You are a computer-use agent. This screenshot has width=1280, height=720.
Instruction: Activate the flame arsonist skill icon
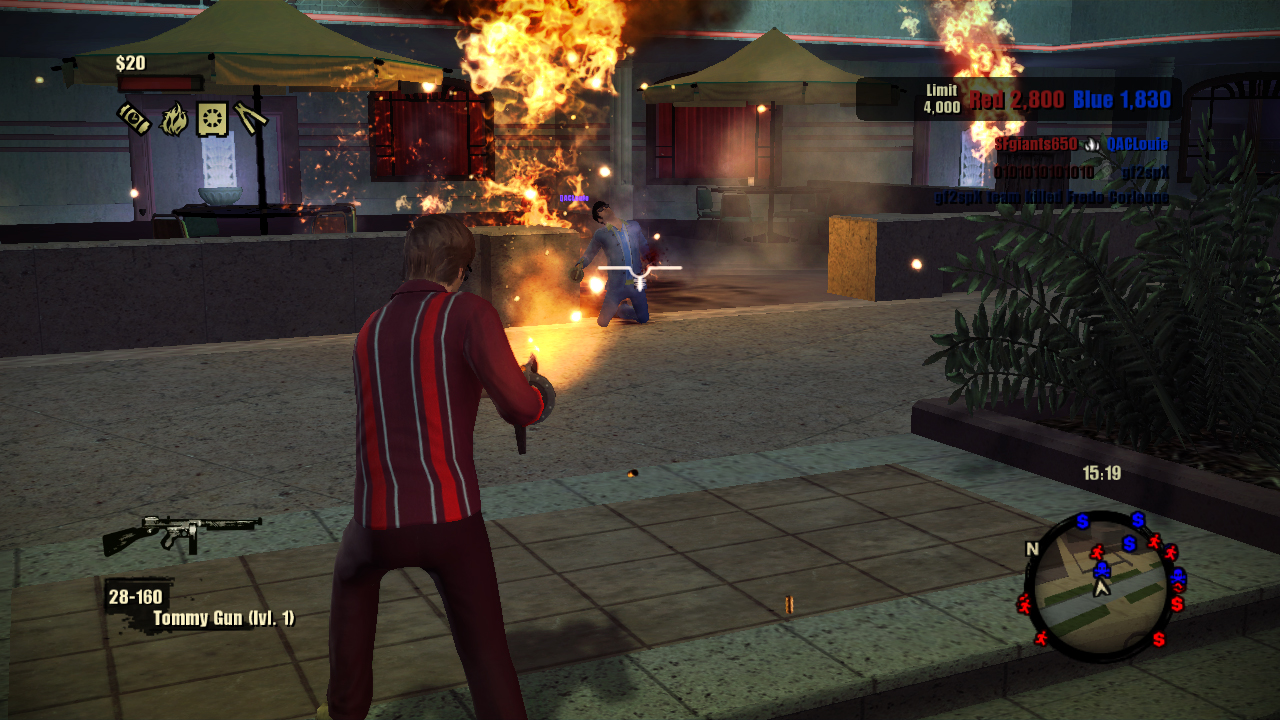point(174,120)
